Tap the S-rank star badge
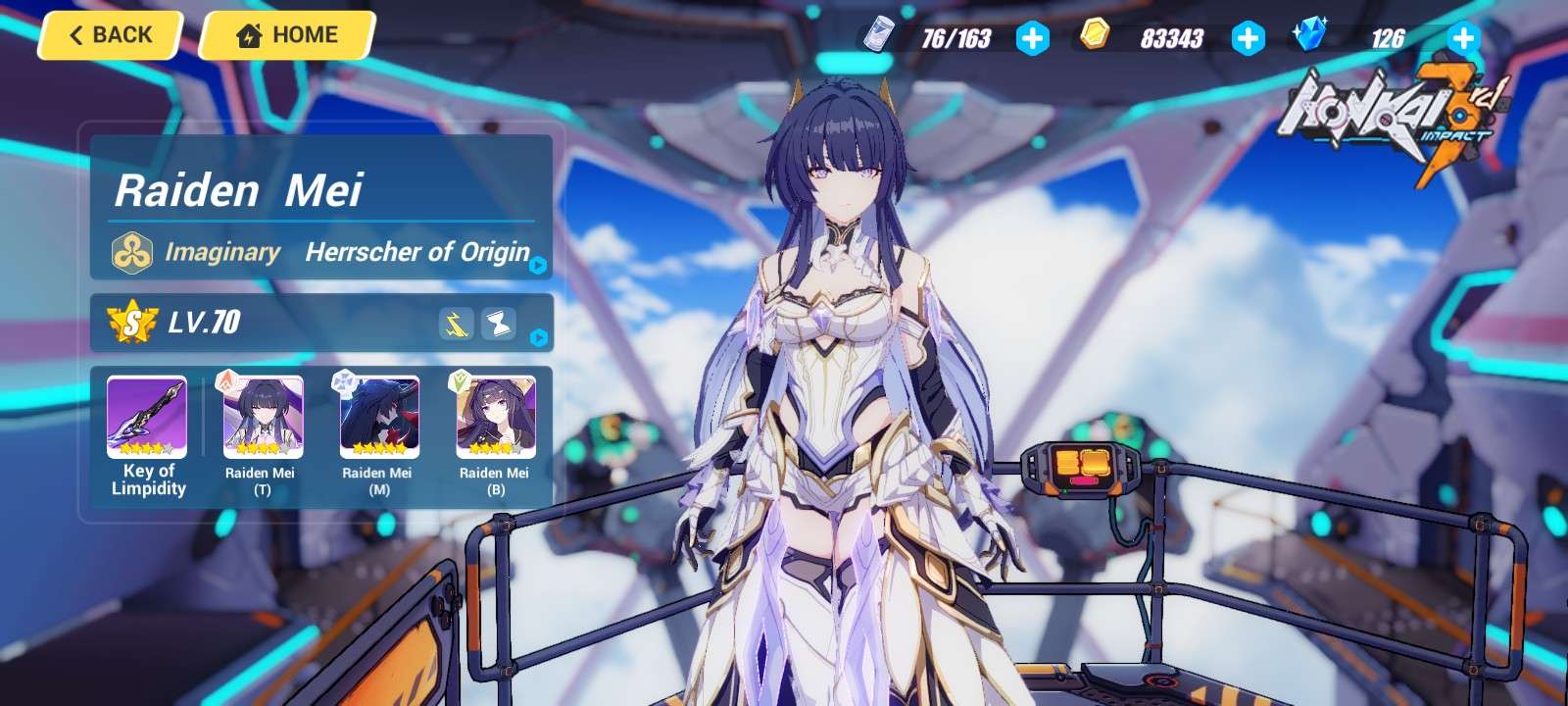This screenshot has height=706, width=1568. (131, 322)
